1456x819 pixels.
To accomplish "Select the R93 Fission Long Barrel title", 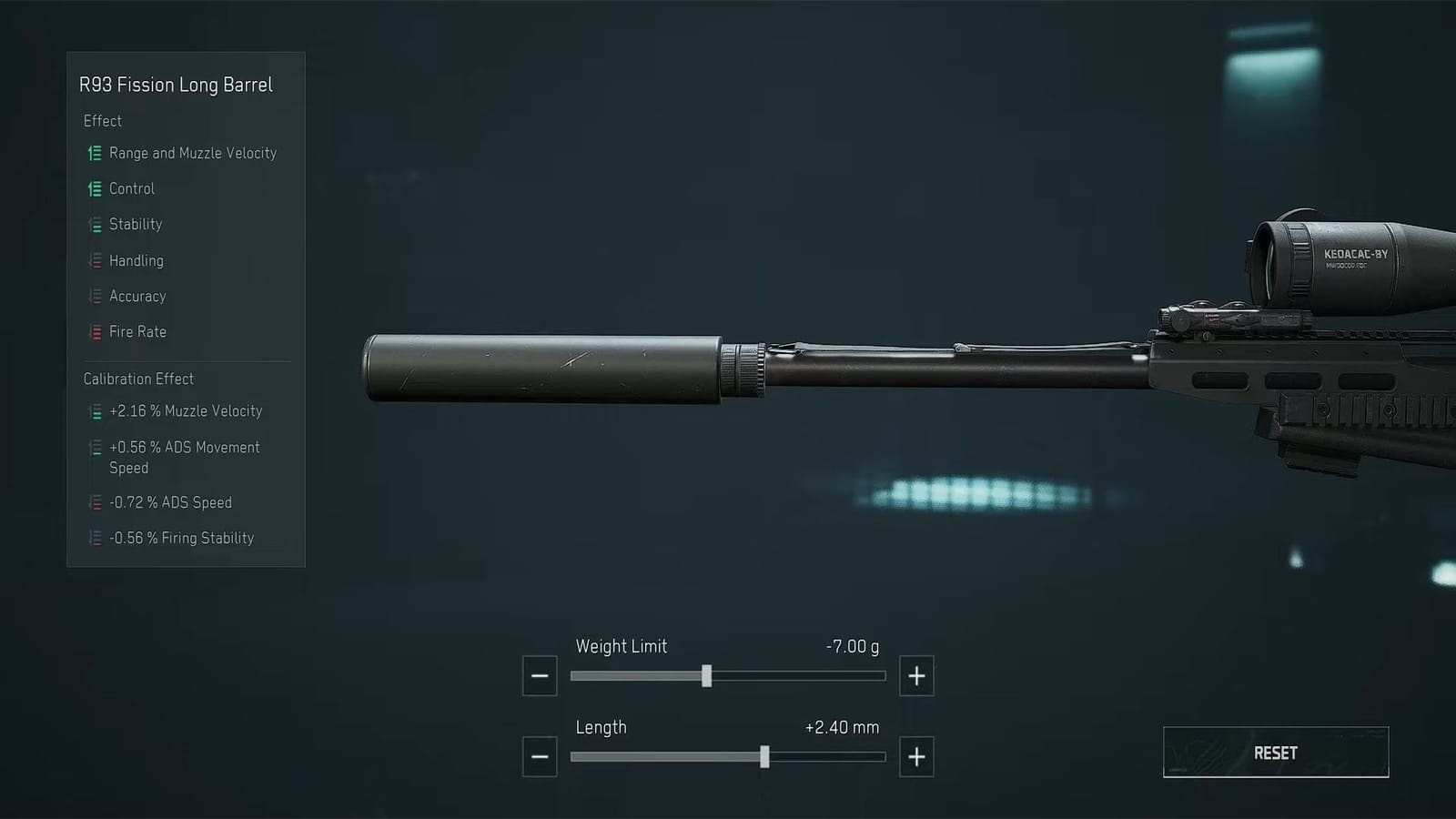I will tap(177, 85).
